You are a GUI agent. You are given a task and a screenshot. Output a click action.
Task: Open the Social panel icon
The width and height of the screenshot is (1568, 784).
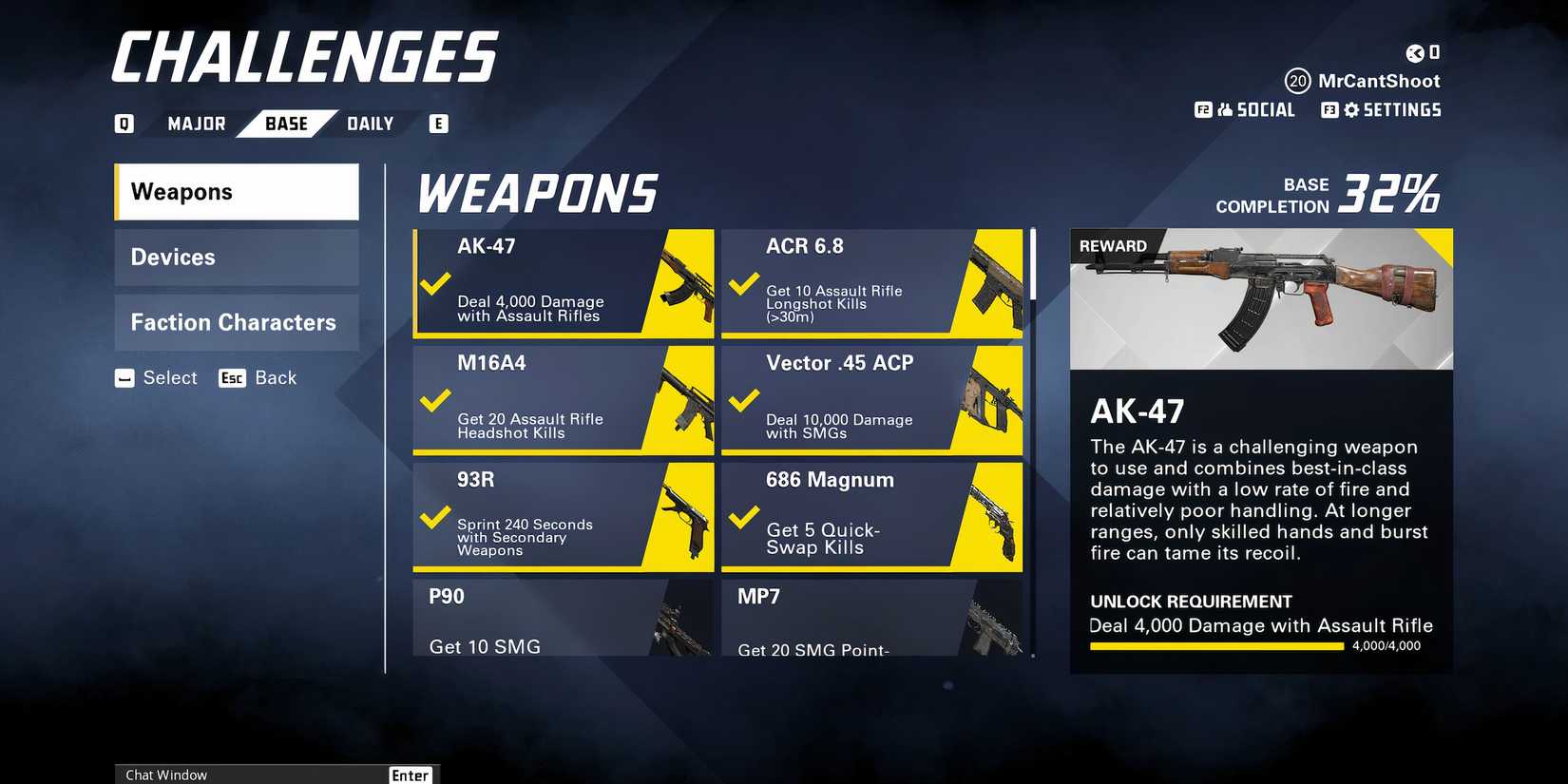1223,110
